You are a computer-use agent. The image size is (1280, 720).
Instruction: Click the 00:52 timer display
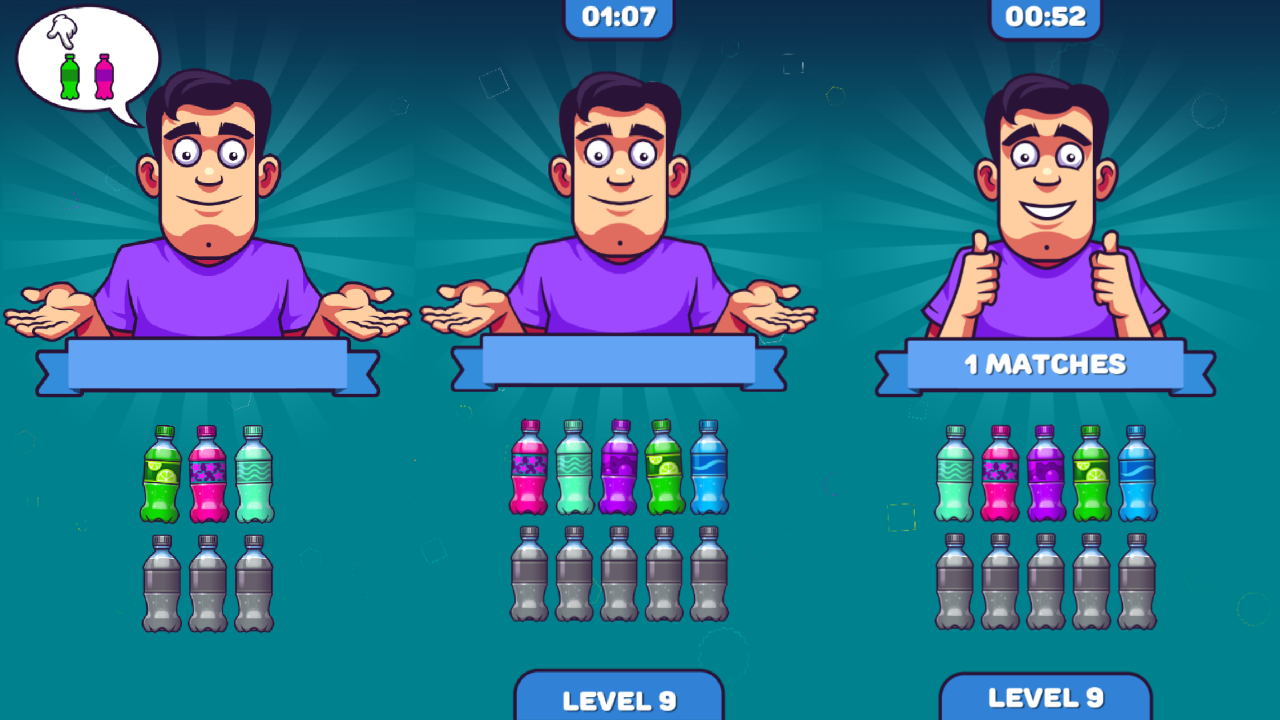[x=1046, y=16]
